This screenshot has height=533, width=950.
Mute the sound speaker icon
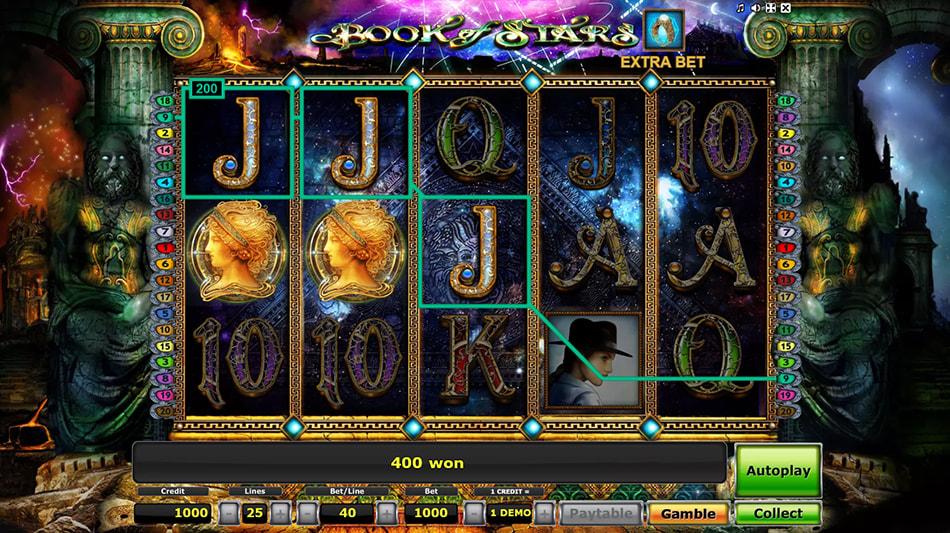(756, 9)
